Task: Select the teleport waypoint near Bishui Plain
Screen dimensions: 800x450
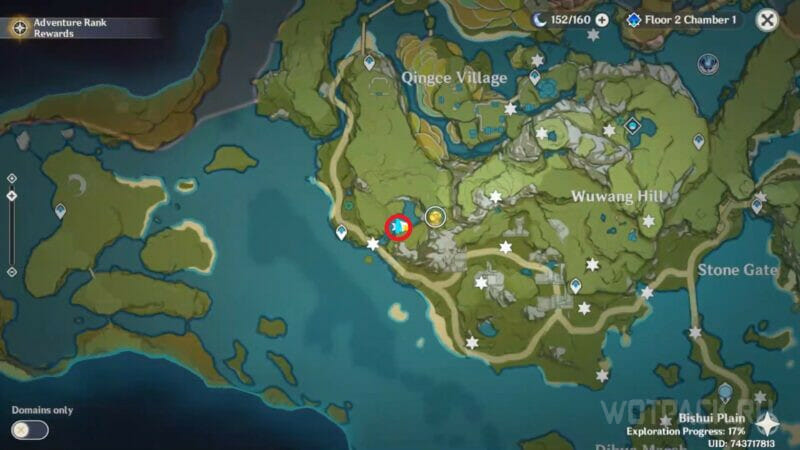Action: [725, 391]
